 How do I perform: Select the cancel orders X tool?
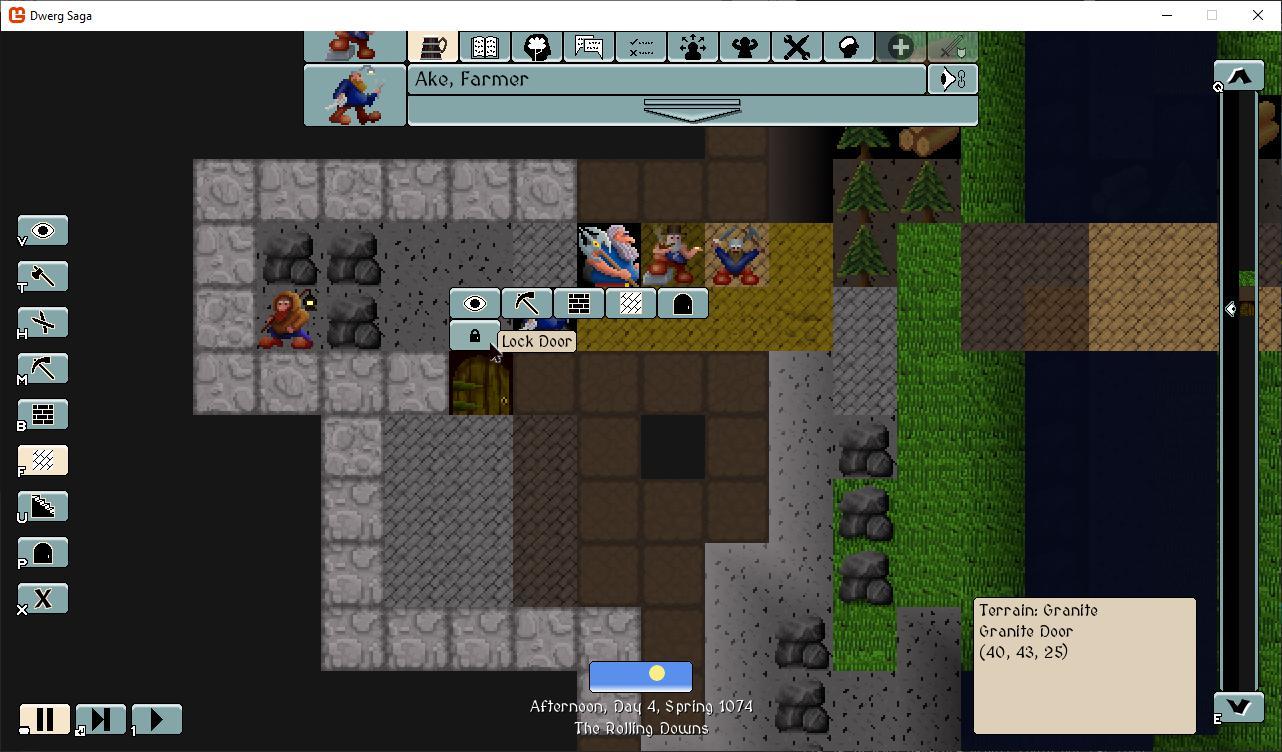point(43,598)
